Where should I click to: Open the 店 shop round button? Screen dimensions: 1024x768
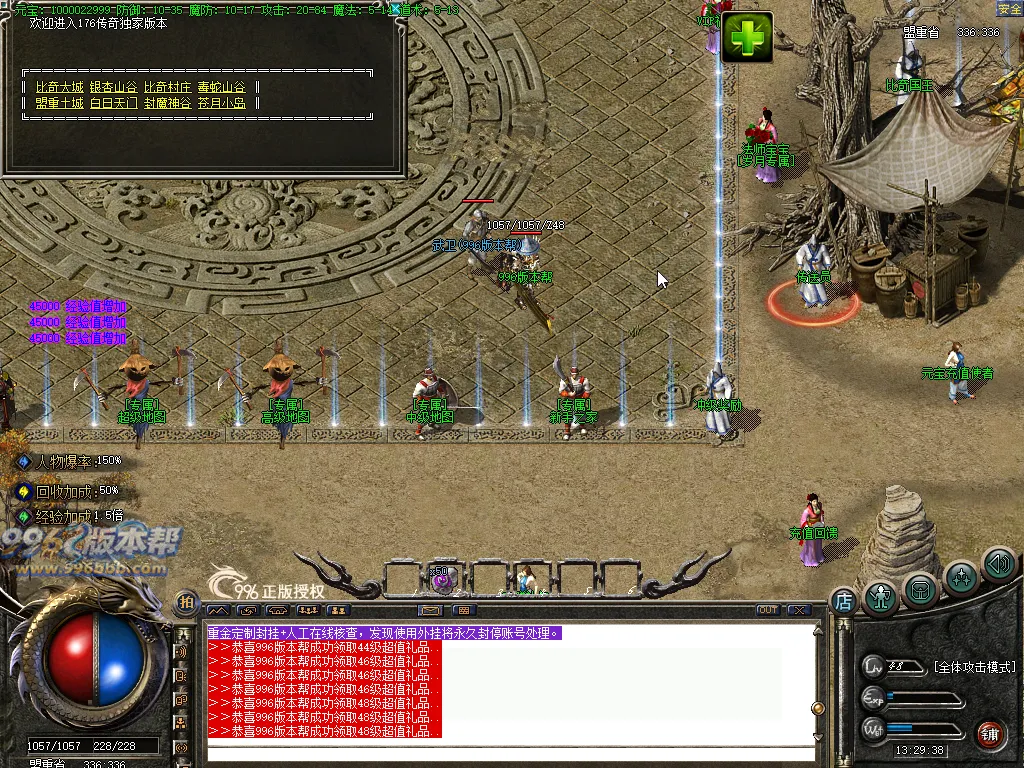pos(843,600)
